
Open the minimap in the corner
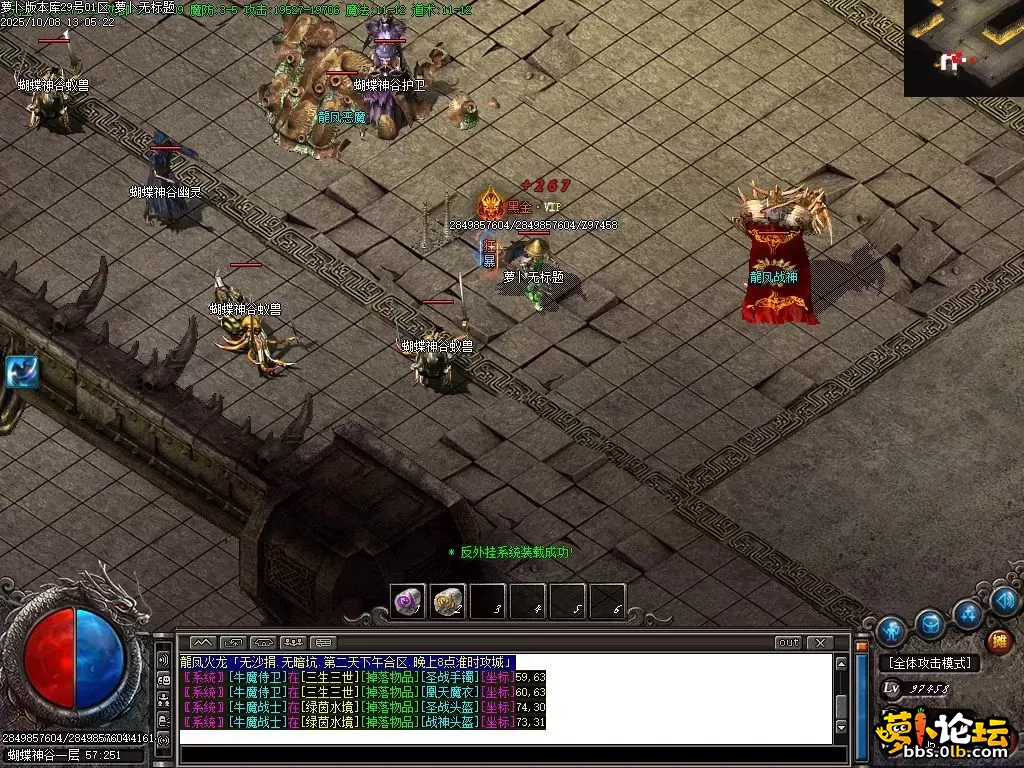click(963, 47)
